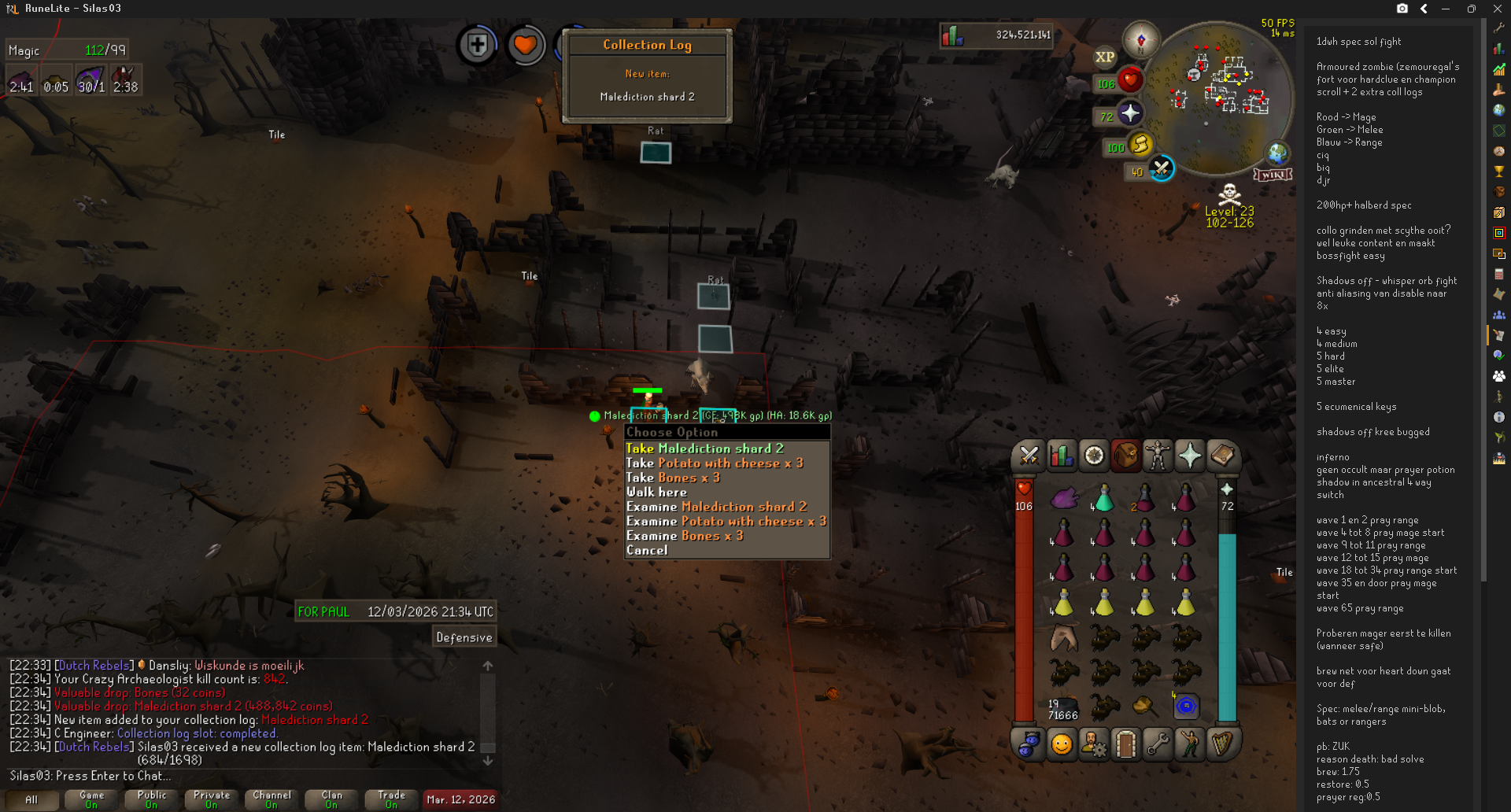Switch to the Skills tab
This screenshot has width=1511, height=812.
click(1061, 456)
